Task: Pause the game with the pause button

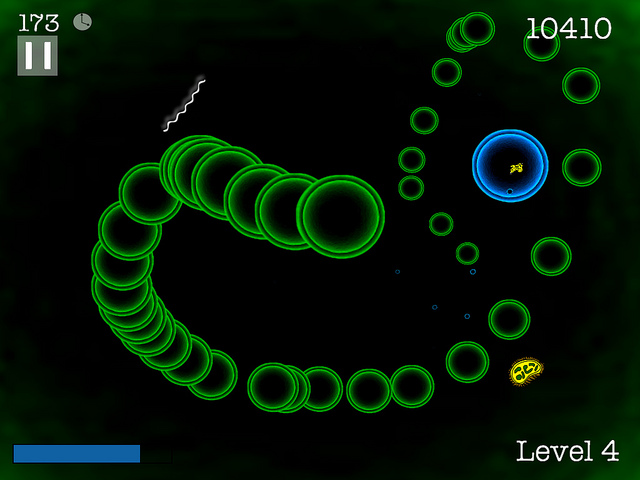Action: (37, 56)
